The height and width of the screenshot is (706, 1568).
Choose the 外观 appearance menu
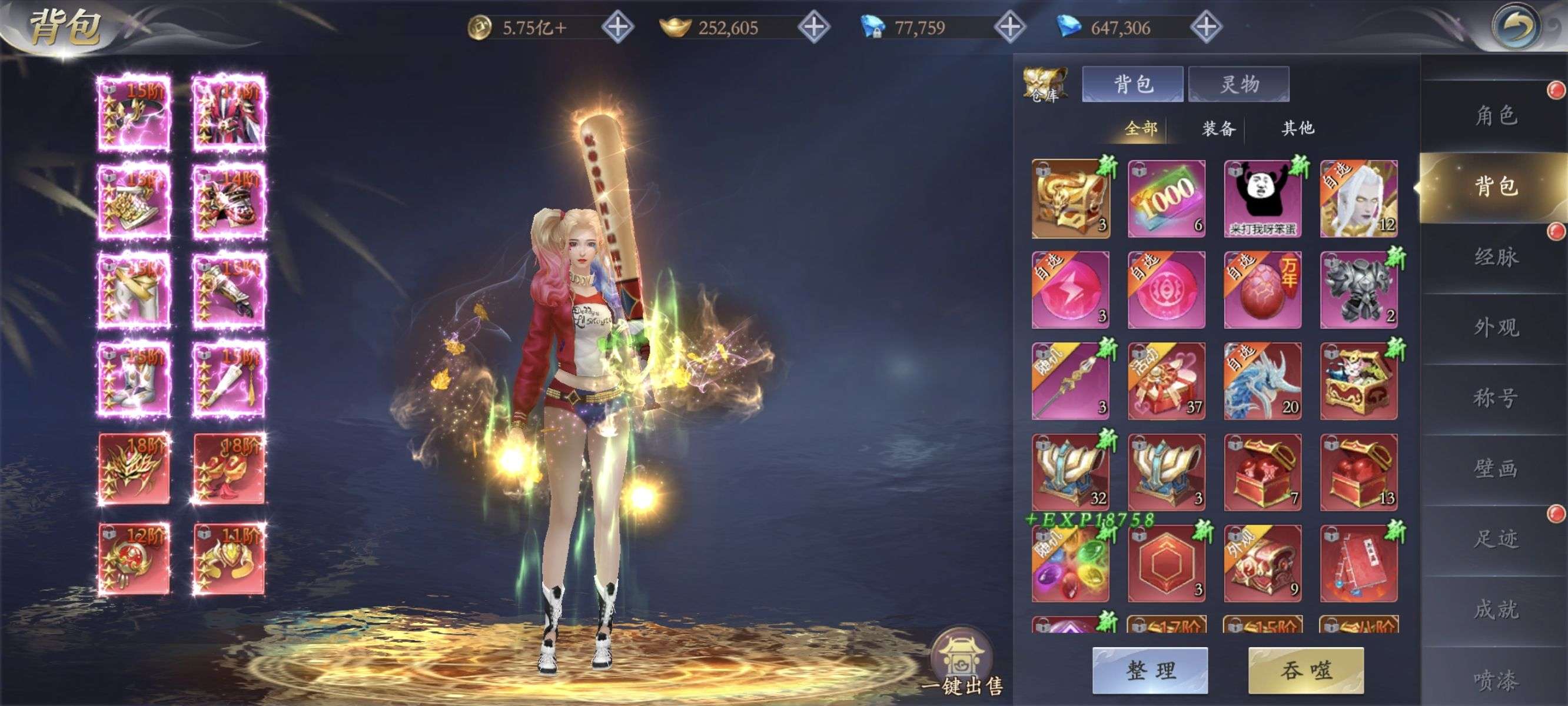tap(1495, 328)
